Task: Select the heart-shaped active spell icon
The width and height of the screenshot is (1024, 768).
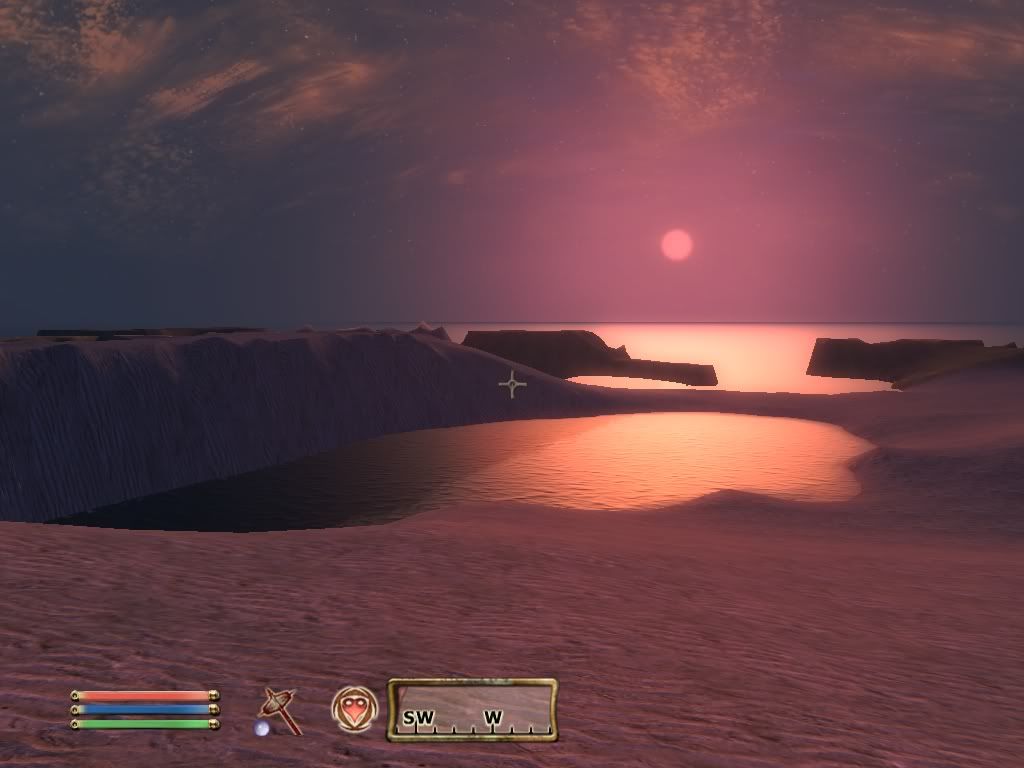Action: point(354,709)
